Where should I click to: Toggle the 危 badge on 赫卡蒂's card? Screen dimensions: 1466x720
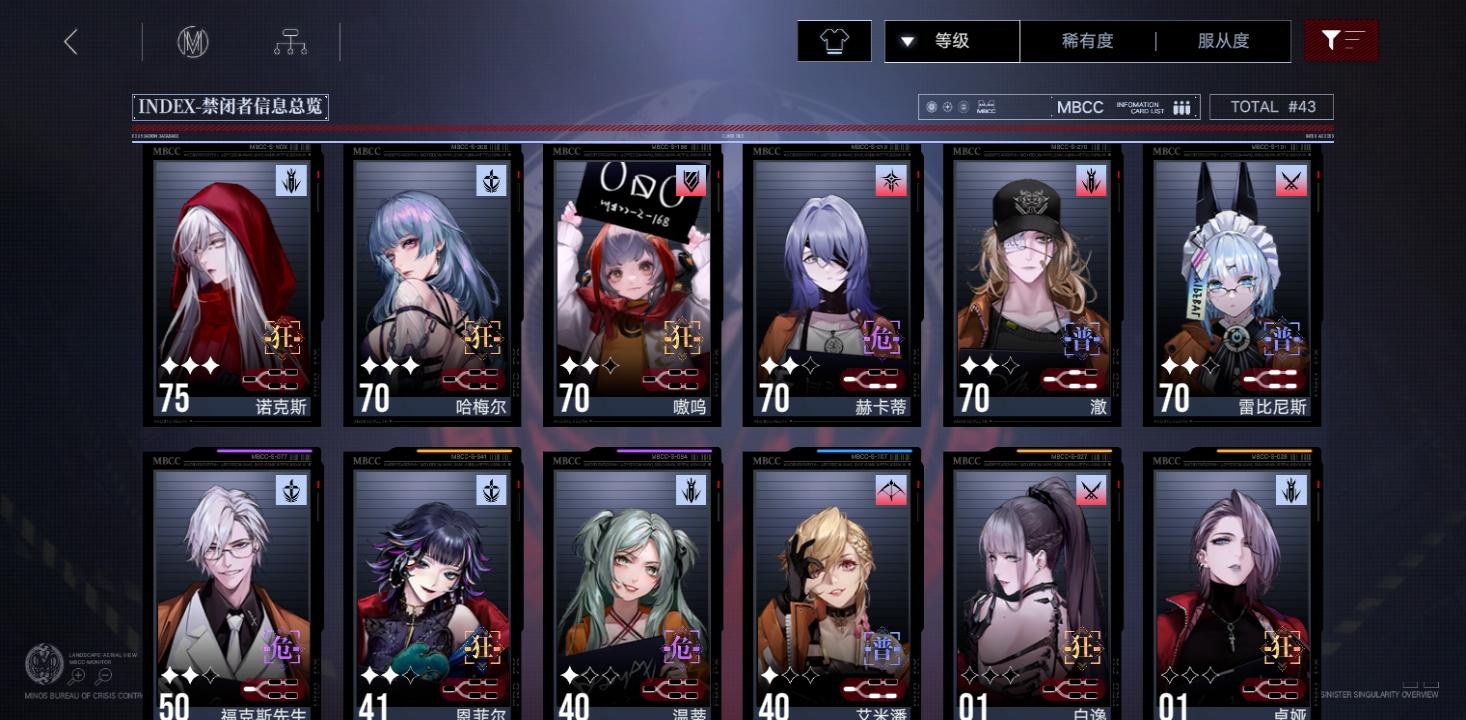(x=883, y=338)
